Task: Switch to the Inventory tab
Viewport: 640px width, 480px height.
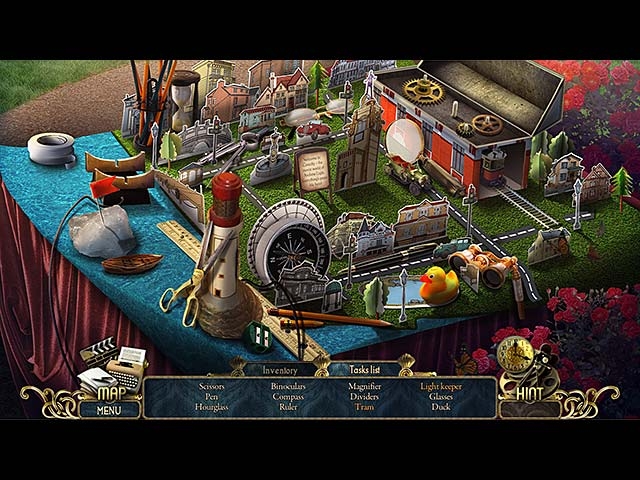Action: [280, 370]
